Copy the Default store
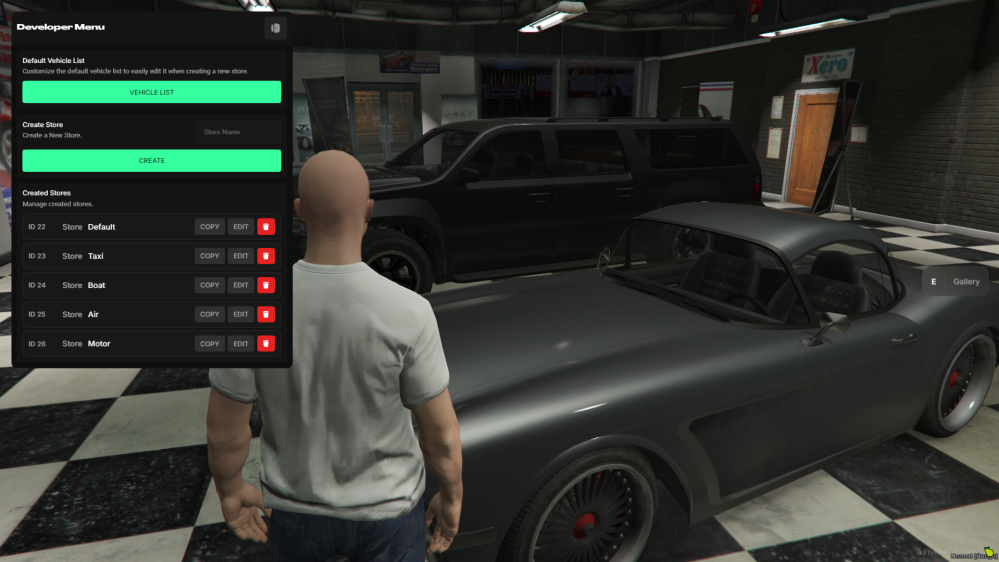 (210, 227)
